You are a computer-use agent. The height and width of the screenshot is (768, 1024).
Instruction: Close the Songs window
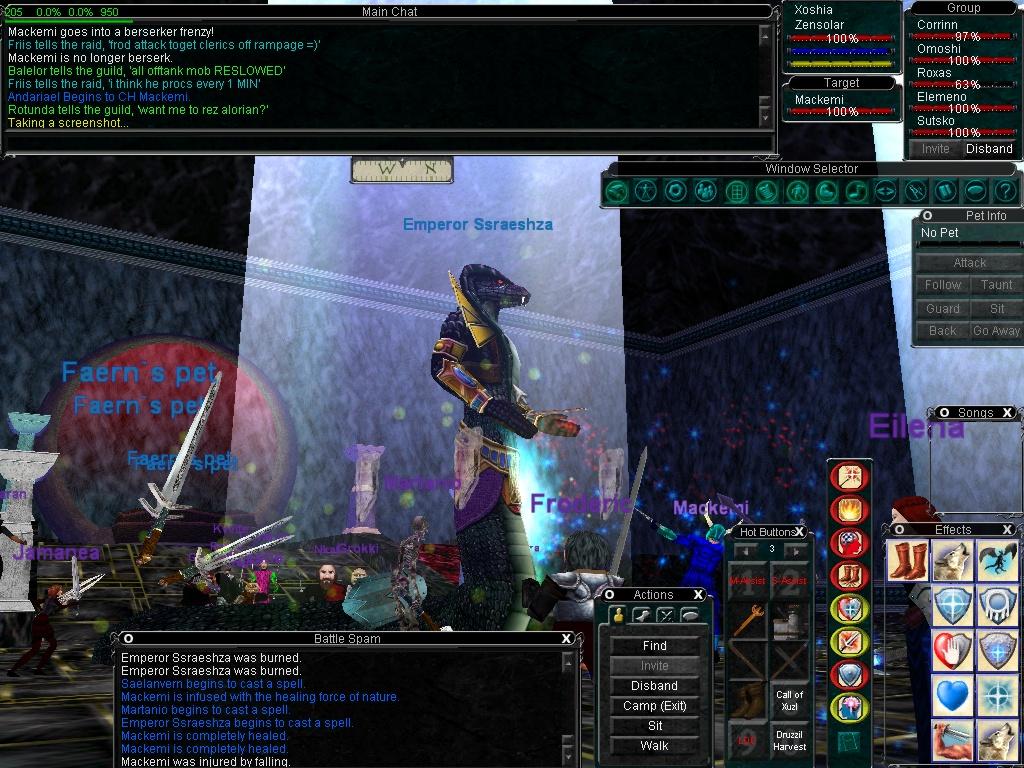(1007, 413)
